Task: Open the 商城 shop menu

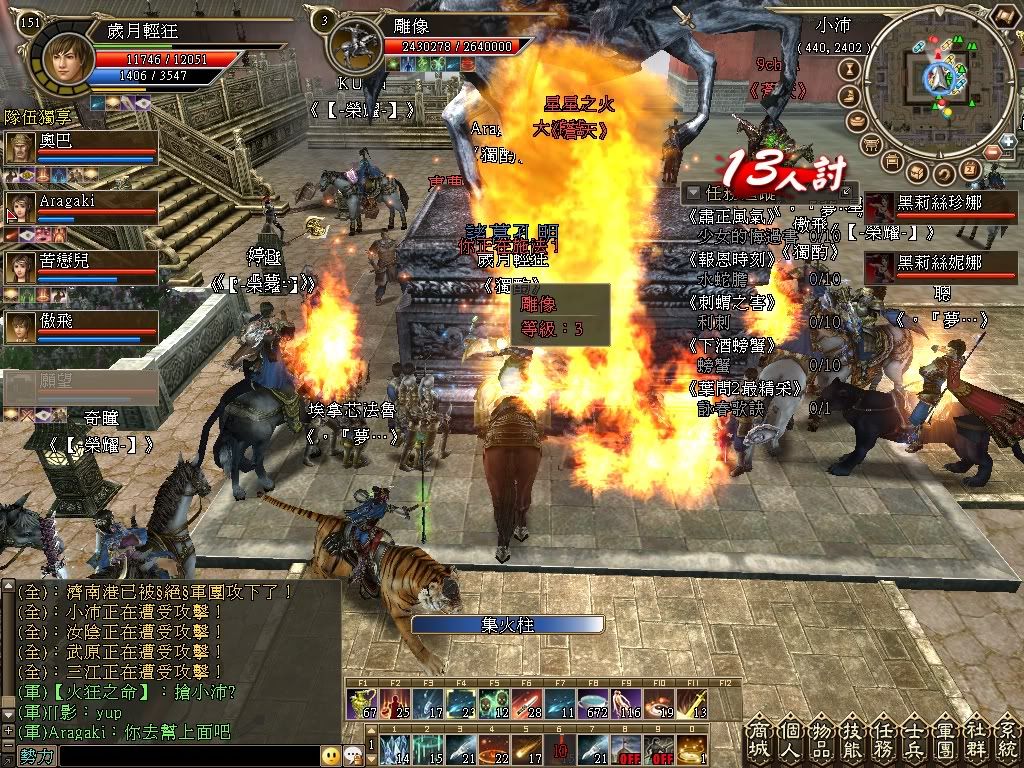Action: [758, 741]
